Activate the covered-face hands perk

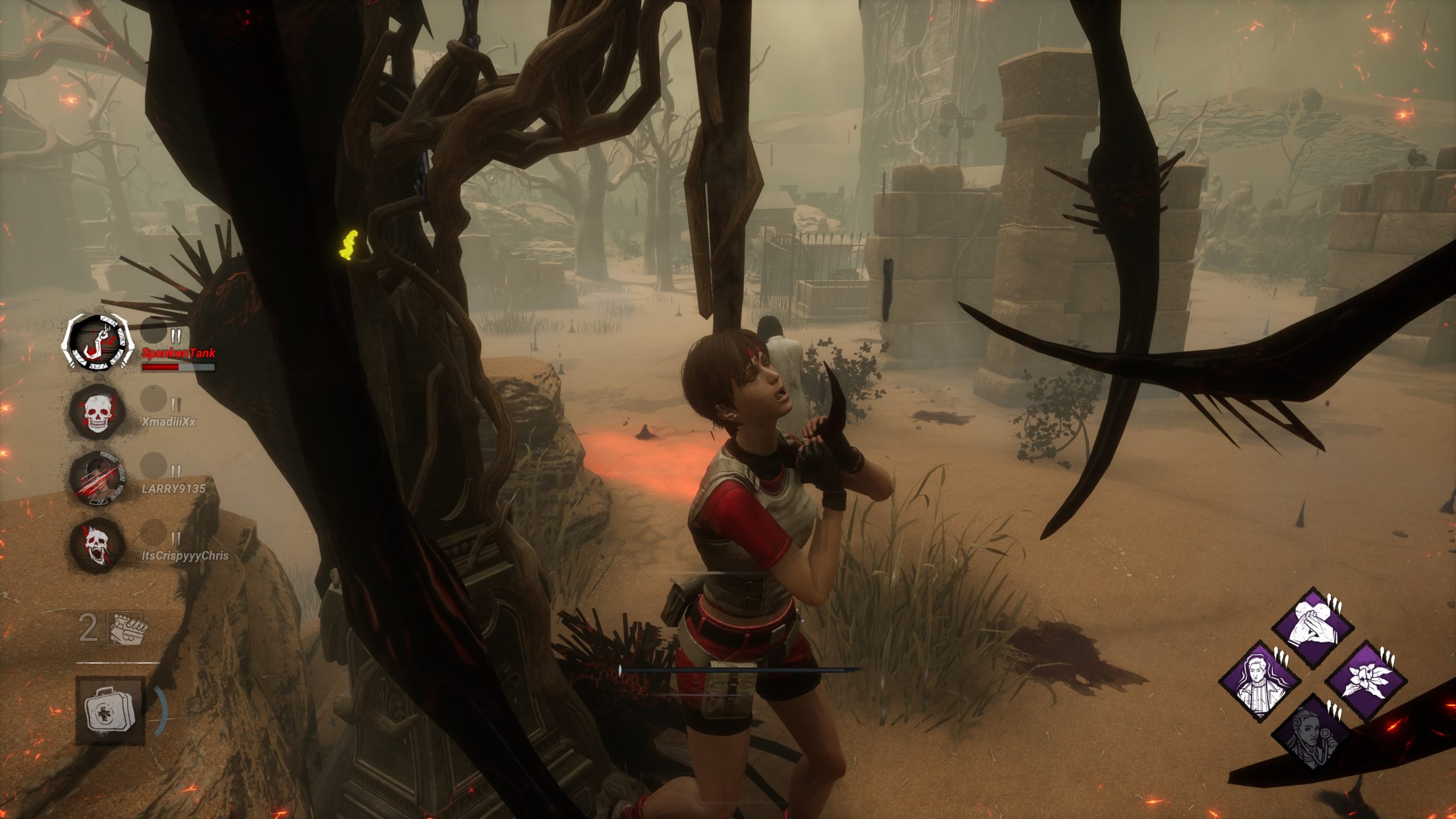(x=1313, y=628)
